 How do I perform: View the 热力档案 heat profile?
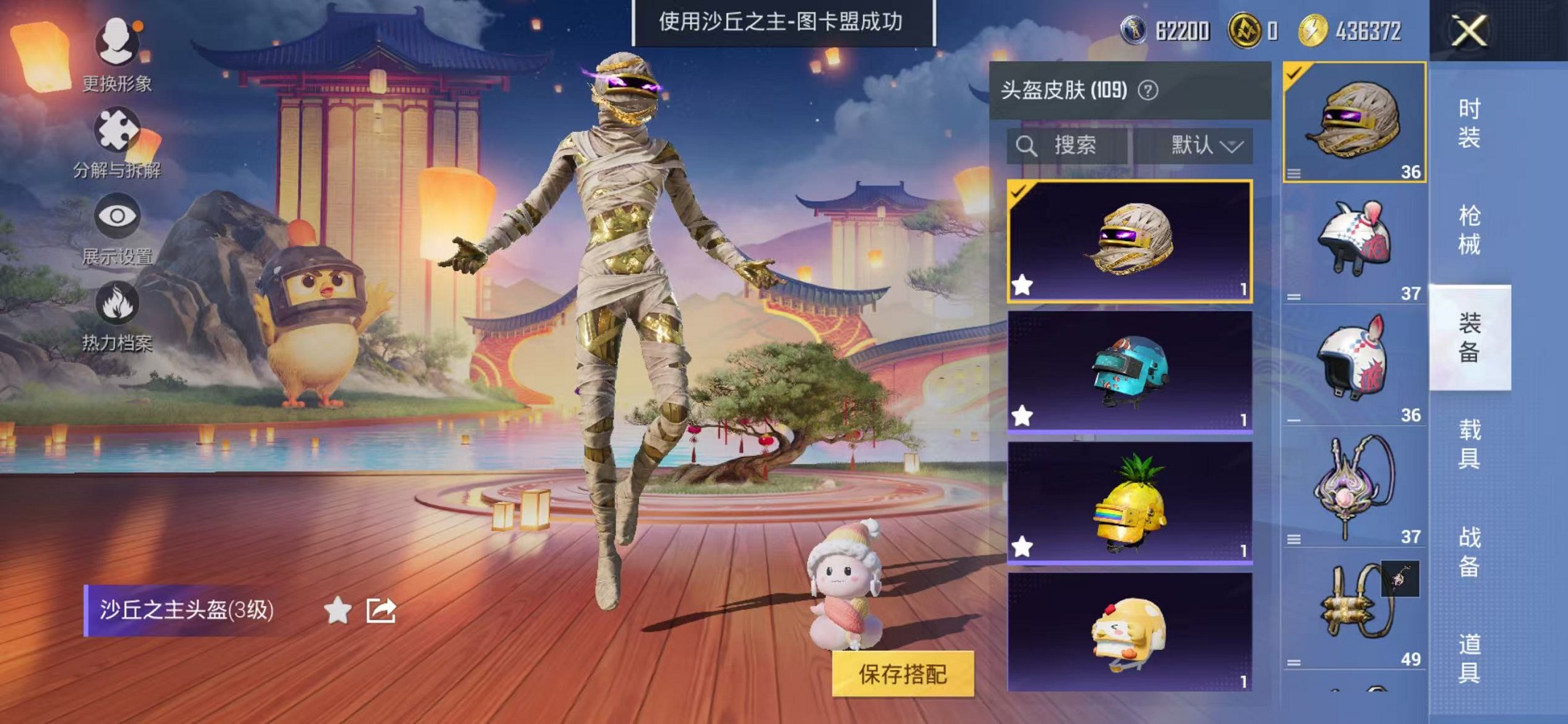coord(119,300)
